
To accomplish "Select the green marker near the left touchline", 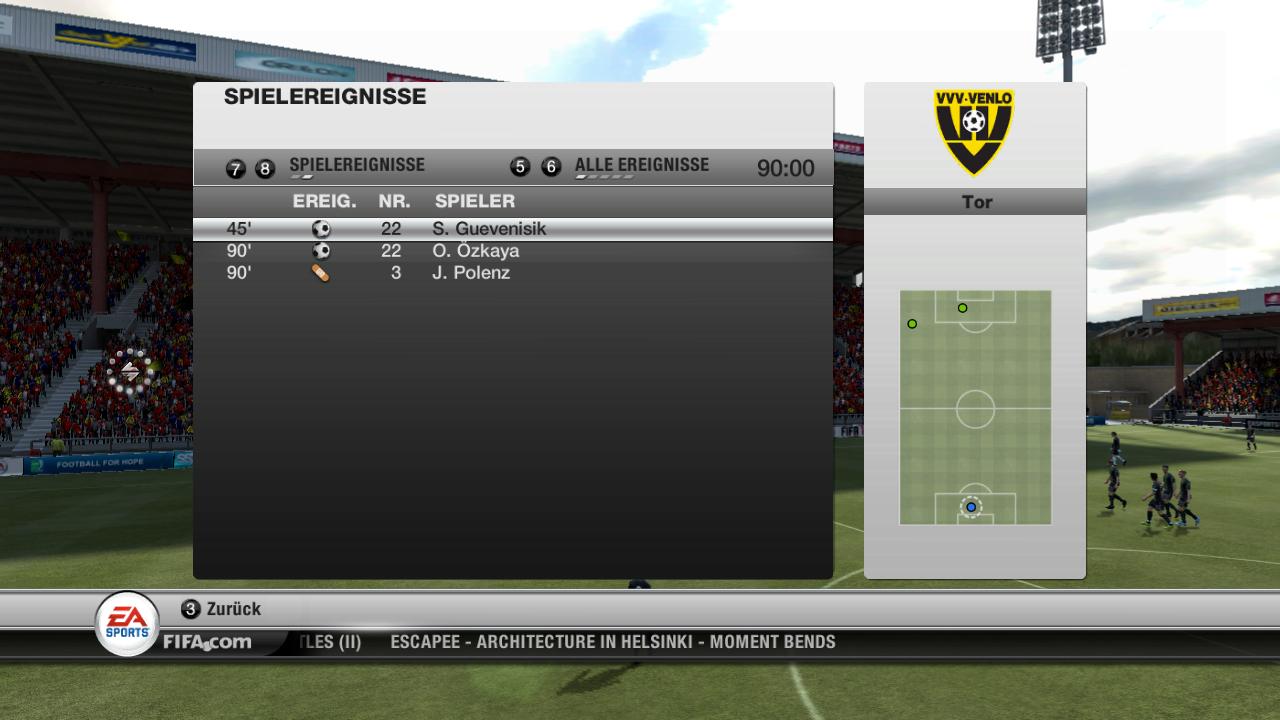I will pos(912,324).
